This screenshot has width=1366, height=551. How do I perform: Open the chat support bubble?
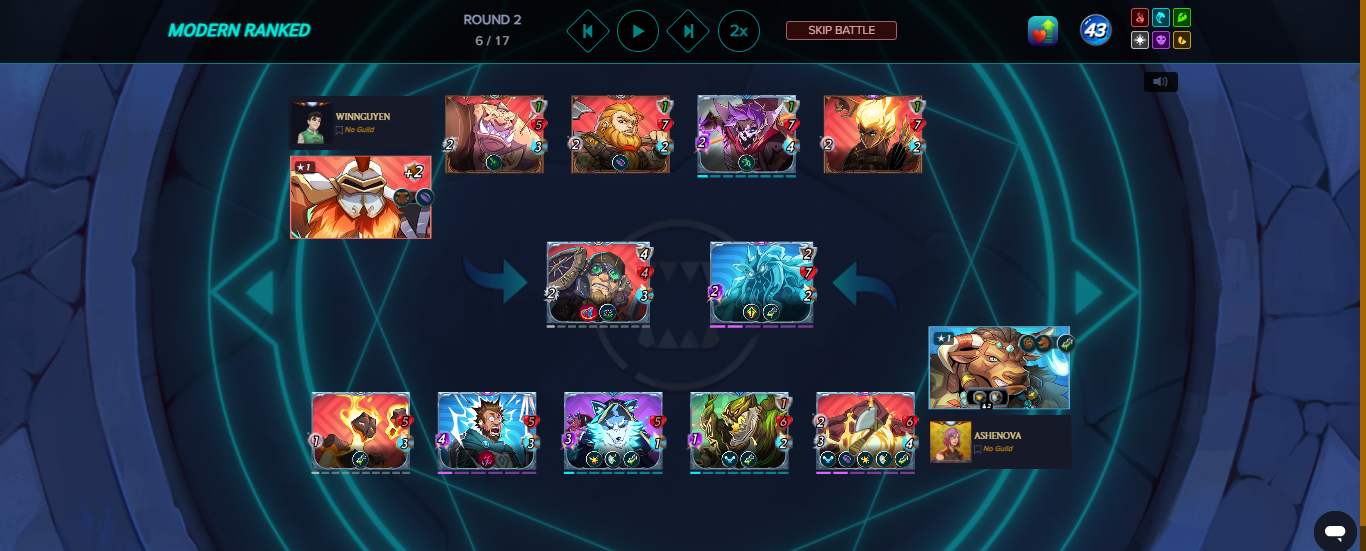tap(1335, 530)
